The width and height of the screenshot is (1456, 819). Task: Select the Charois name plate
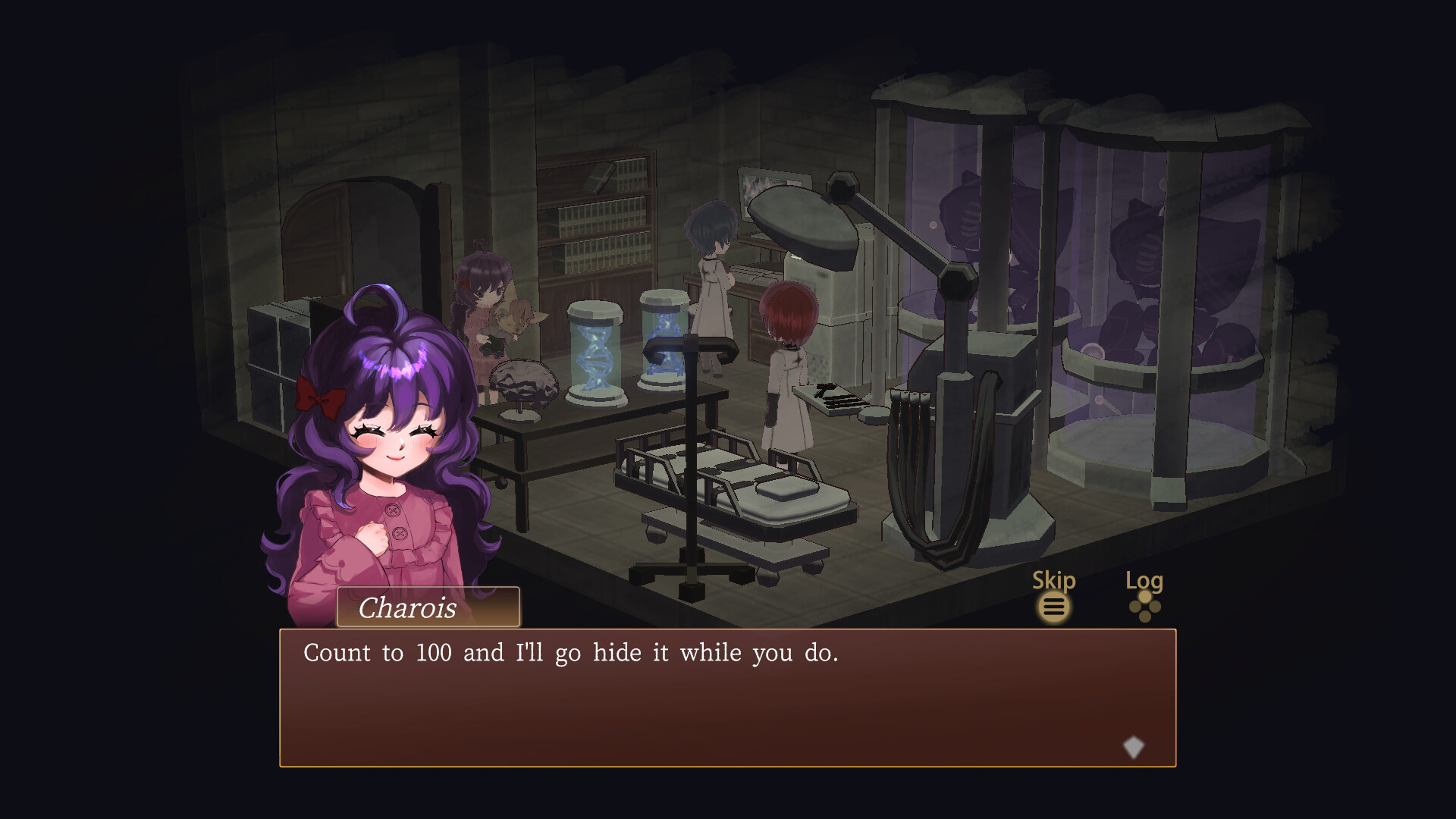point(427,608)
